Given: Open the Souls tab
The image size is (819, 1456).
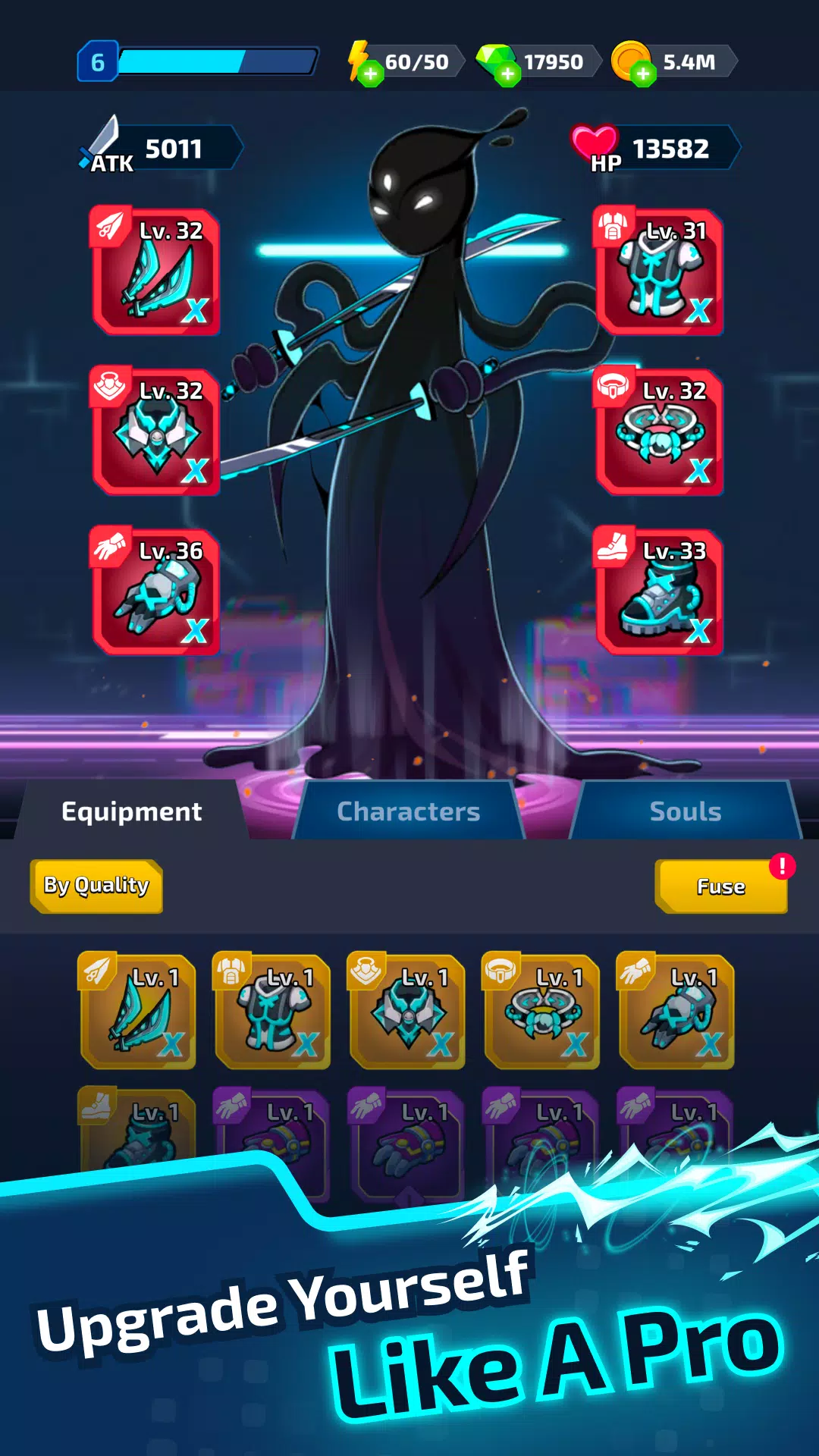Looking at the screenshot, I should (685, 811).
